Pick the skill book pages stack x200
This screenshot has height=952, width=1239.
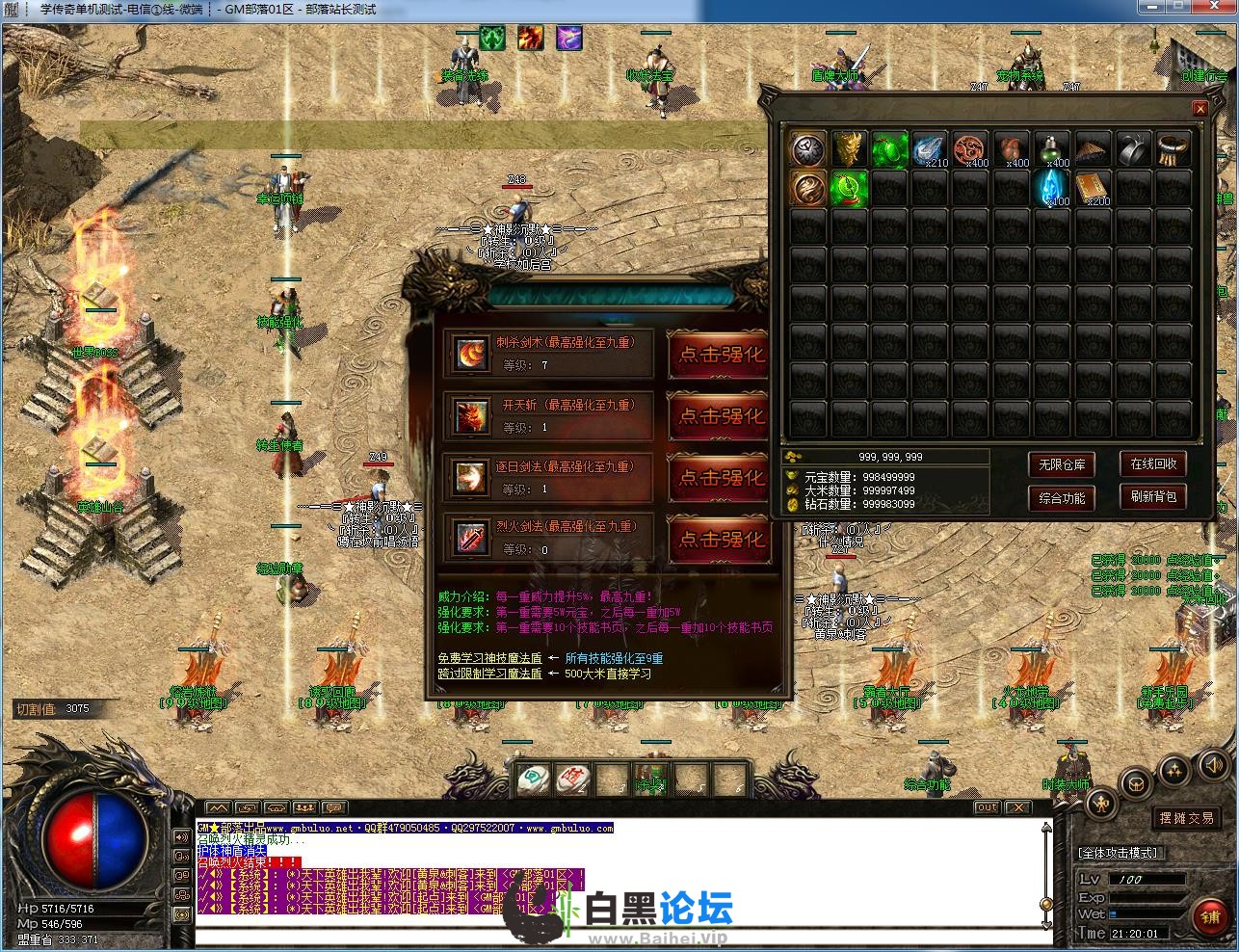(x=1093, y=188)
